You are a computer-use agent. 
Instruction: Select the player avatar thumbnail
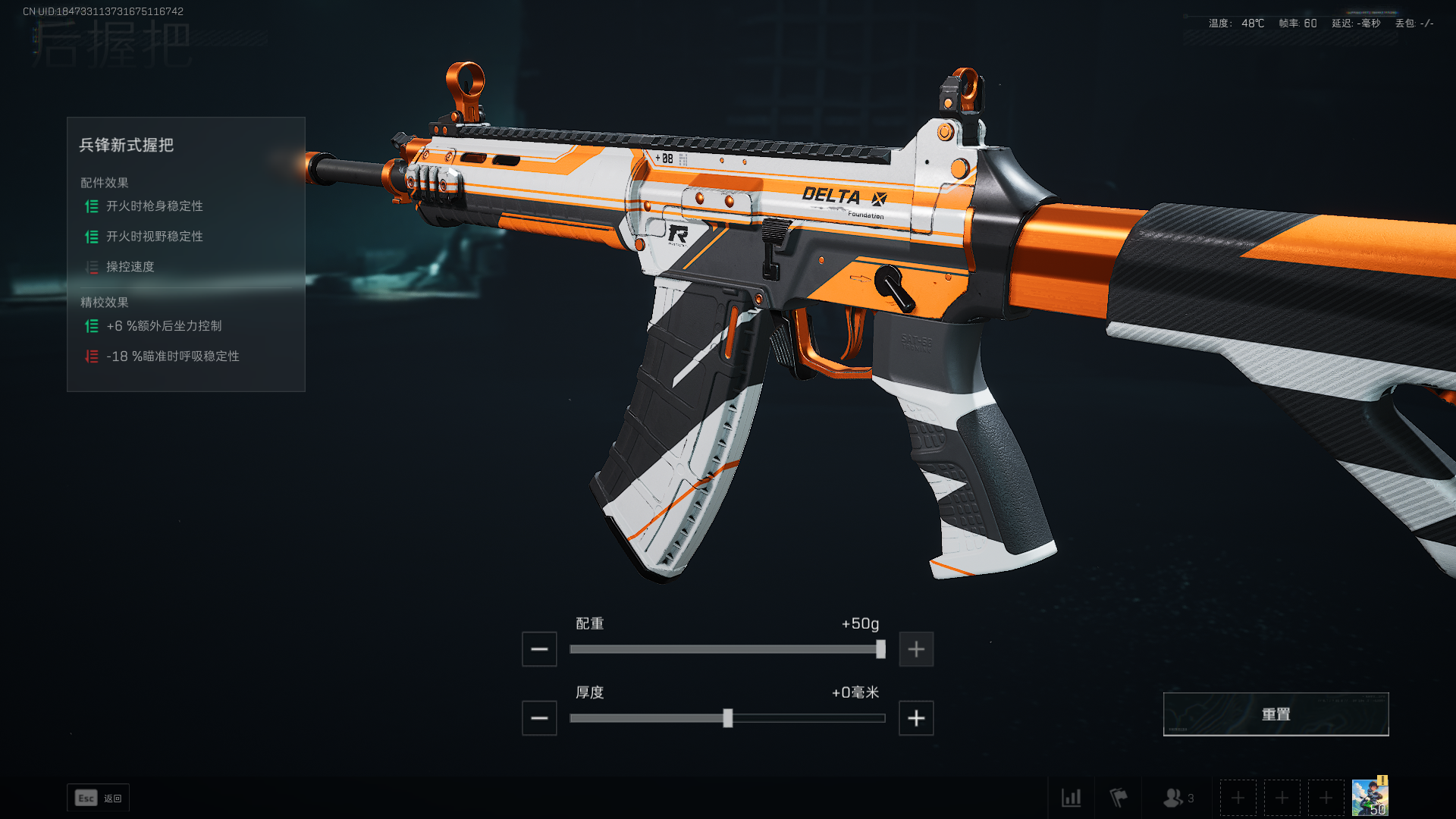pos(1370,797)
